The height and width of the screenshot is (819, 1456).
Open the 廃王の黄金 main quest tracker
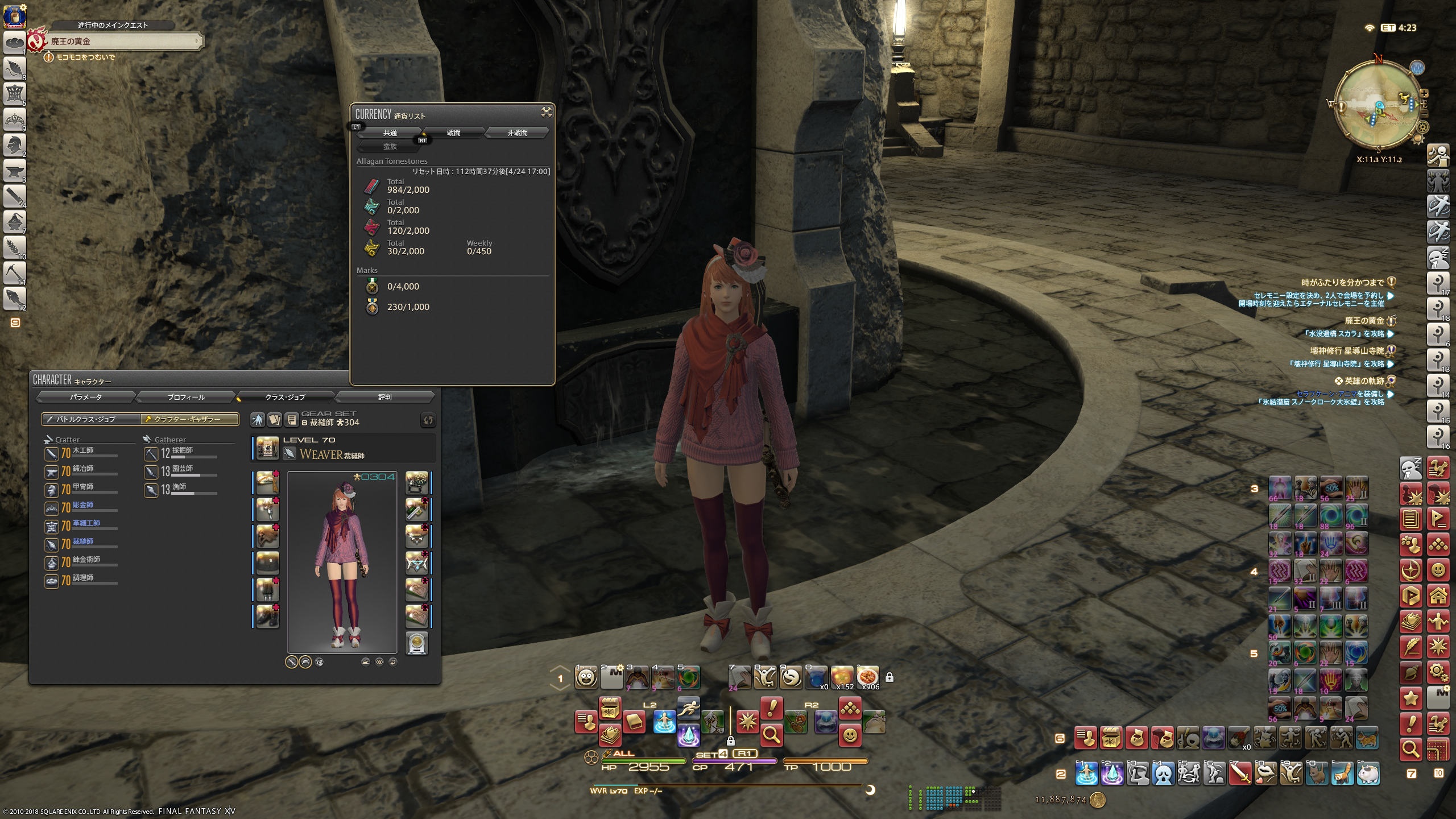coord(122,42)
